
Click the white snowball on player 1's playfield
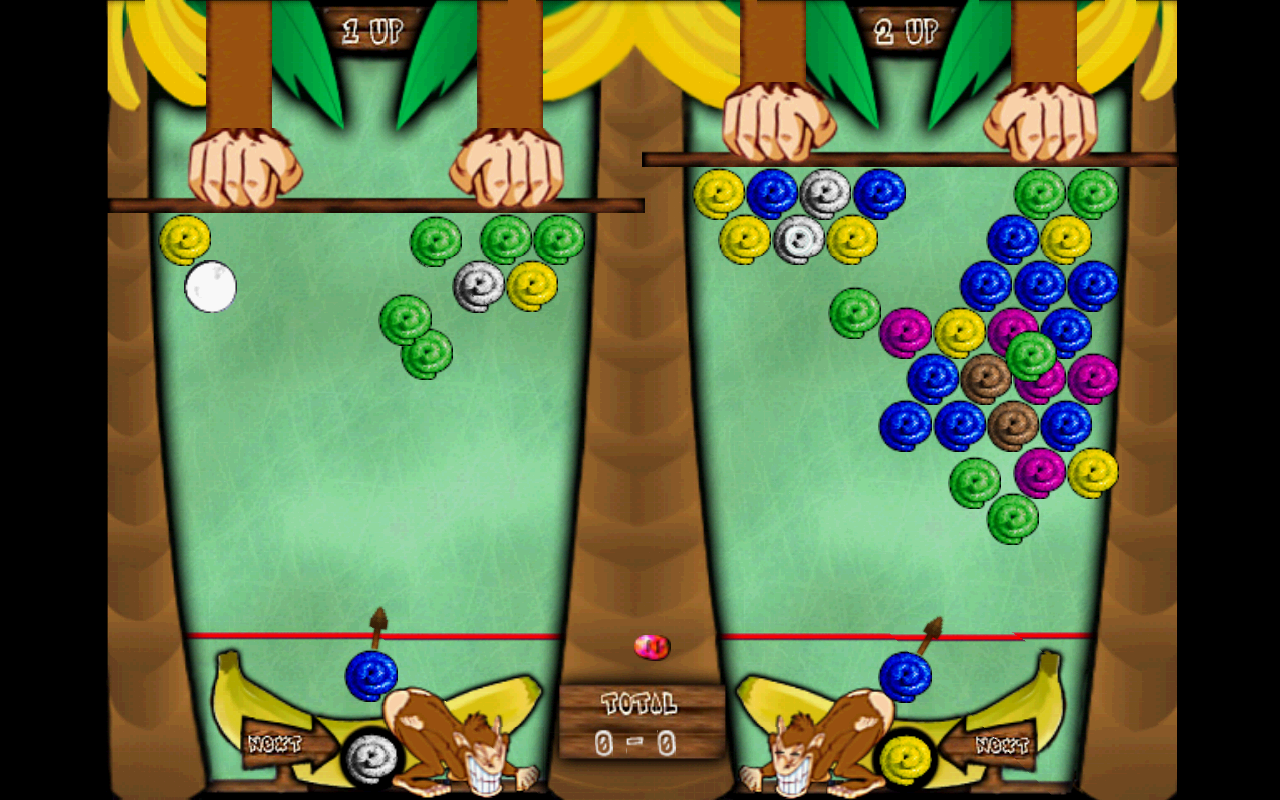(x=210, y=288)
